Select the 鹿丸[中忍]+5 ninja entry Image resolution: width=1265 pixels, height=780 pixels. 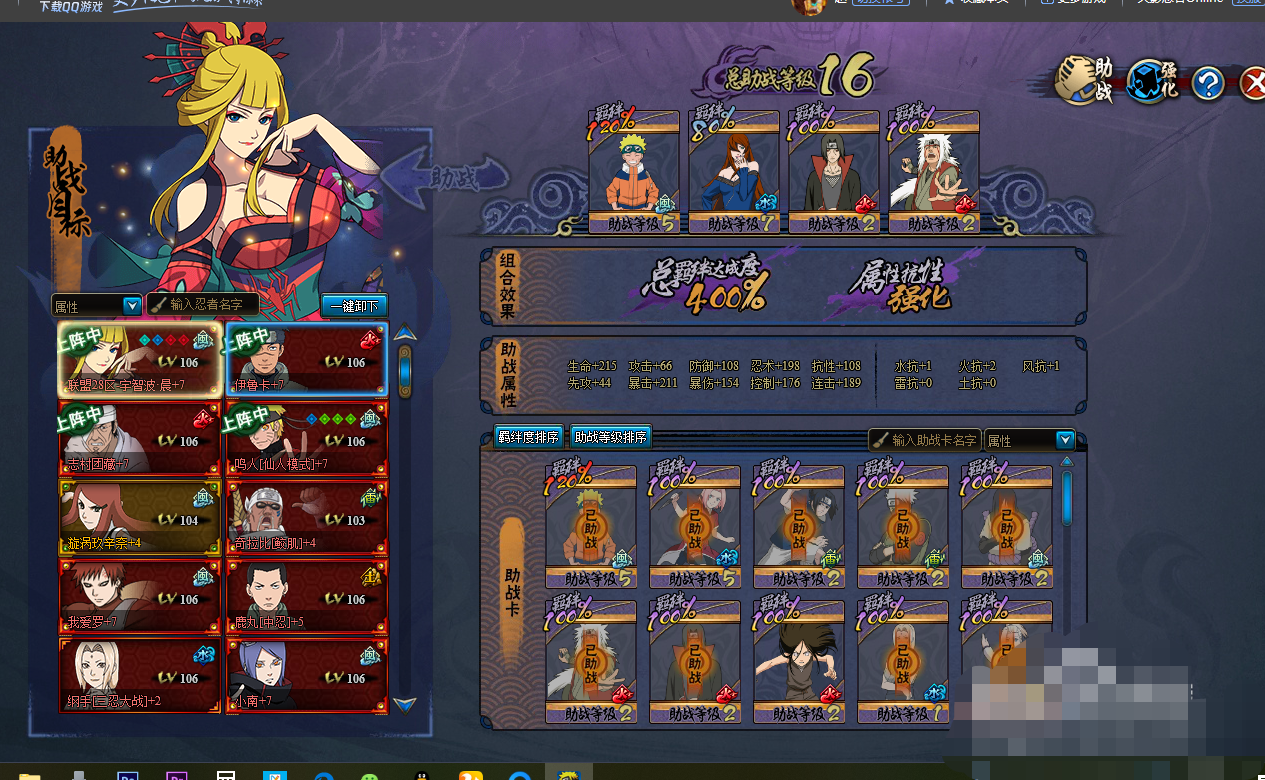(306, 596)
